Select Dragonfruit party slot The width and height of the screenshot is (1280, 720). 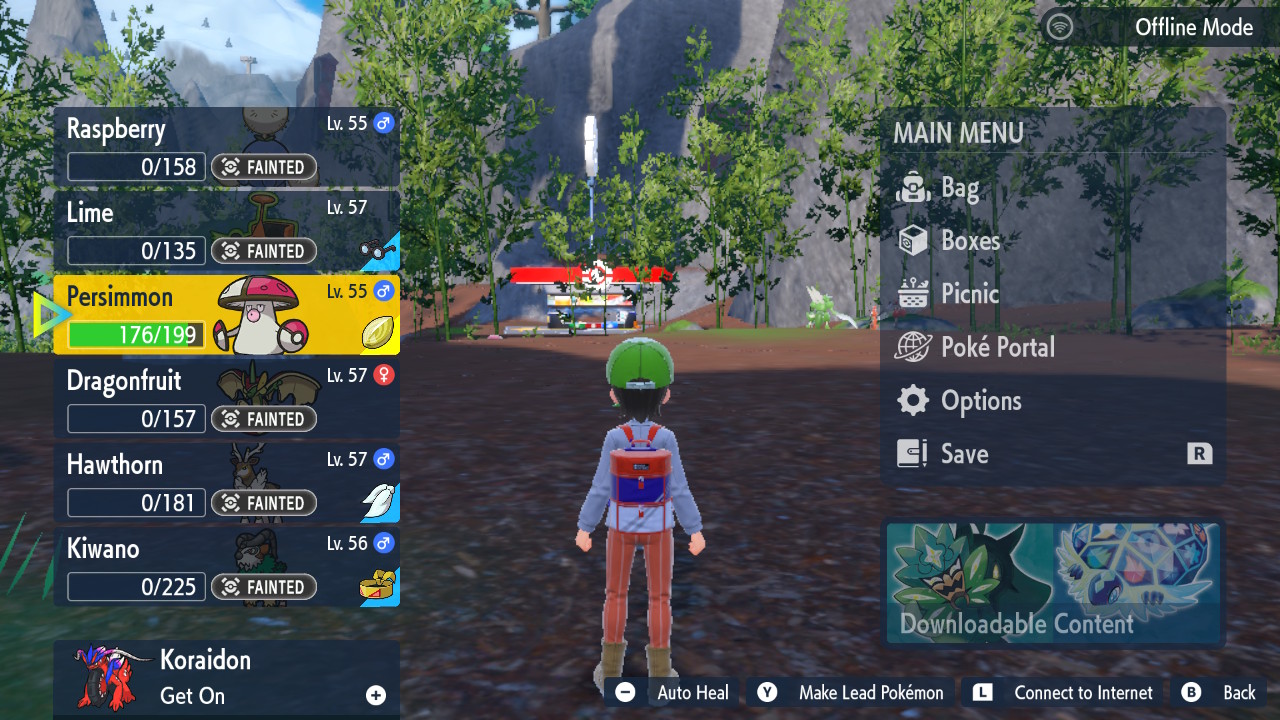226,399
